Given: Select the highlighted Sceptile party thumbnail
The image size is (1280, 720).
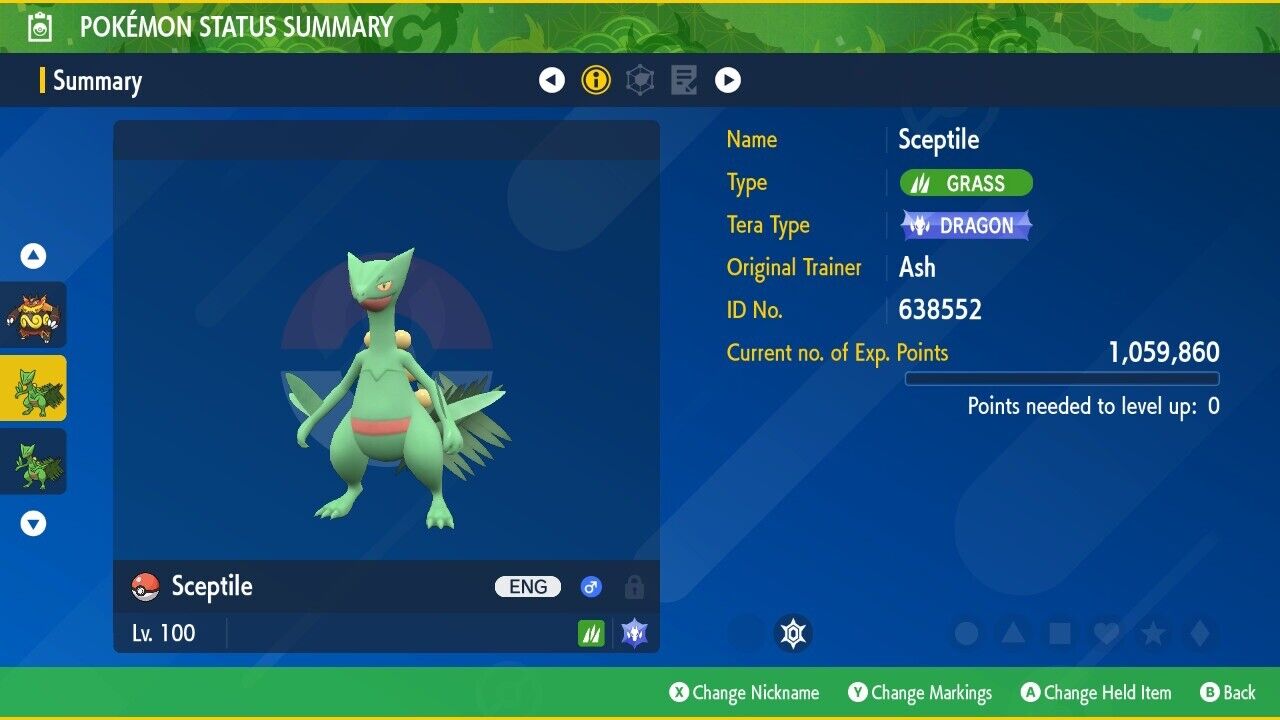Looking at the screenshot, I should click(34, 388).
